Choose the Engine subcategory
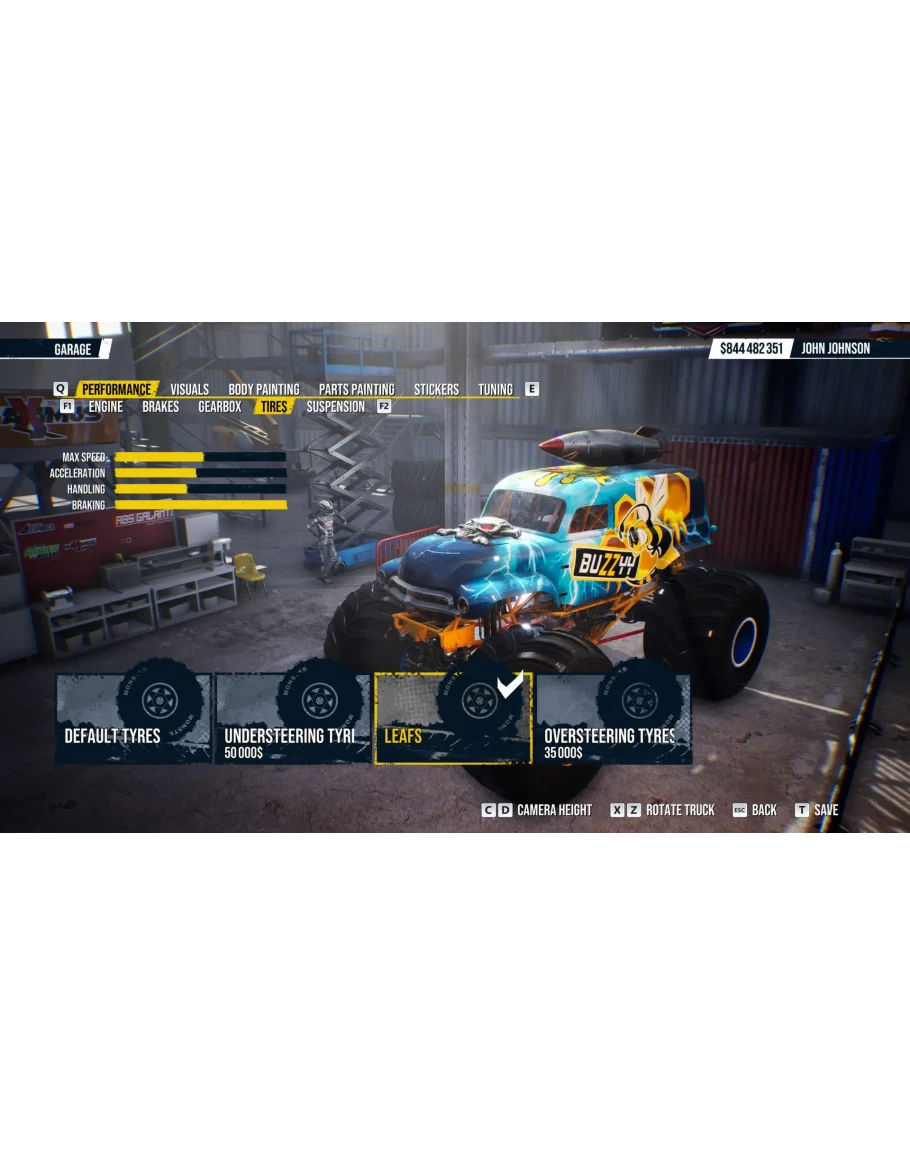Viewport: 910px width, 1155px height. coord(105,407)
